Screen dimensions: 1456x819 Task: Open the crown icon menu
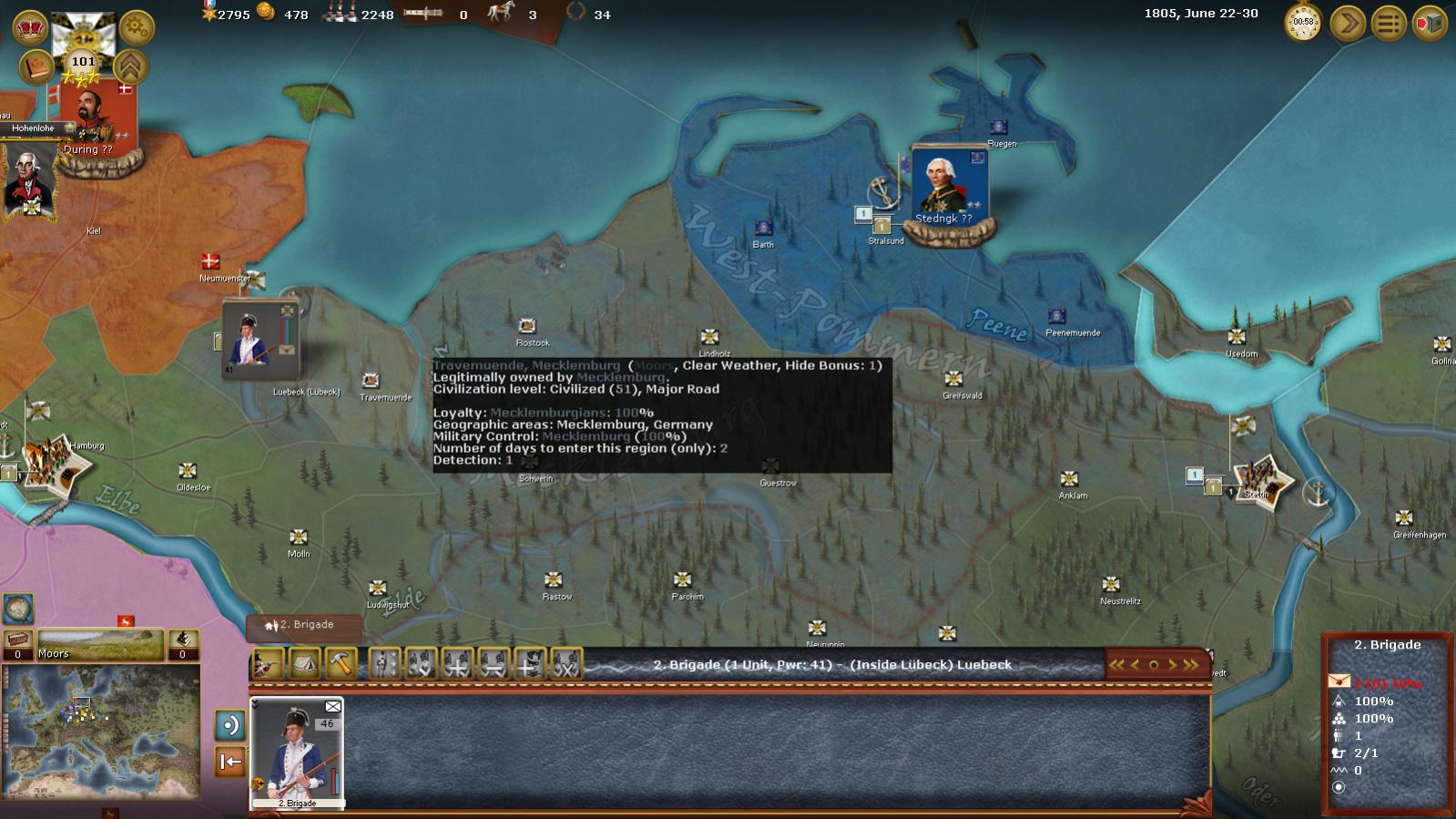tap(31, 27)
